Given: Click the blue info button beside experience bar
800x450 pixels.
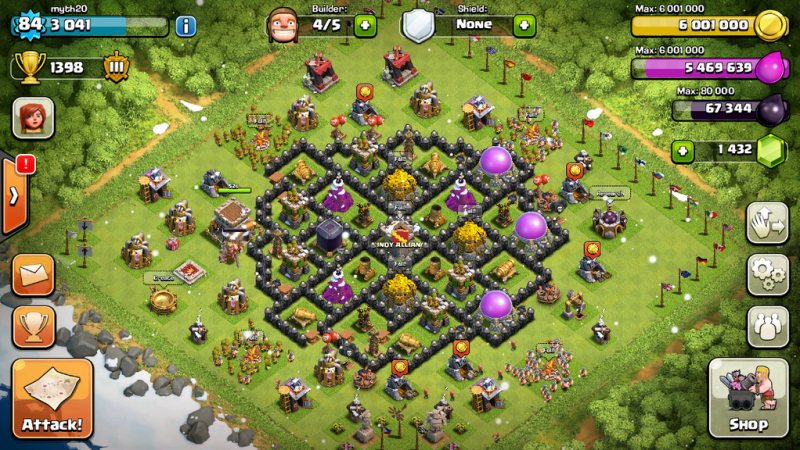Looking at the screenshot, I should (x=186, y=26).
